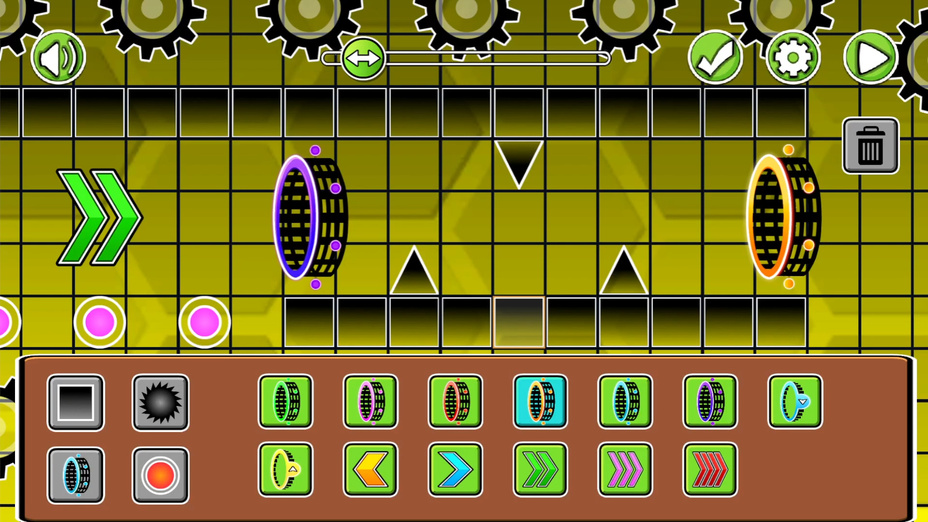The image size is (928, 522).
Task: Select the orange left-pointing chevron tile
Action: (x=371, y=469)
